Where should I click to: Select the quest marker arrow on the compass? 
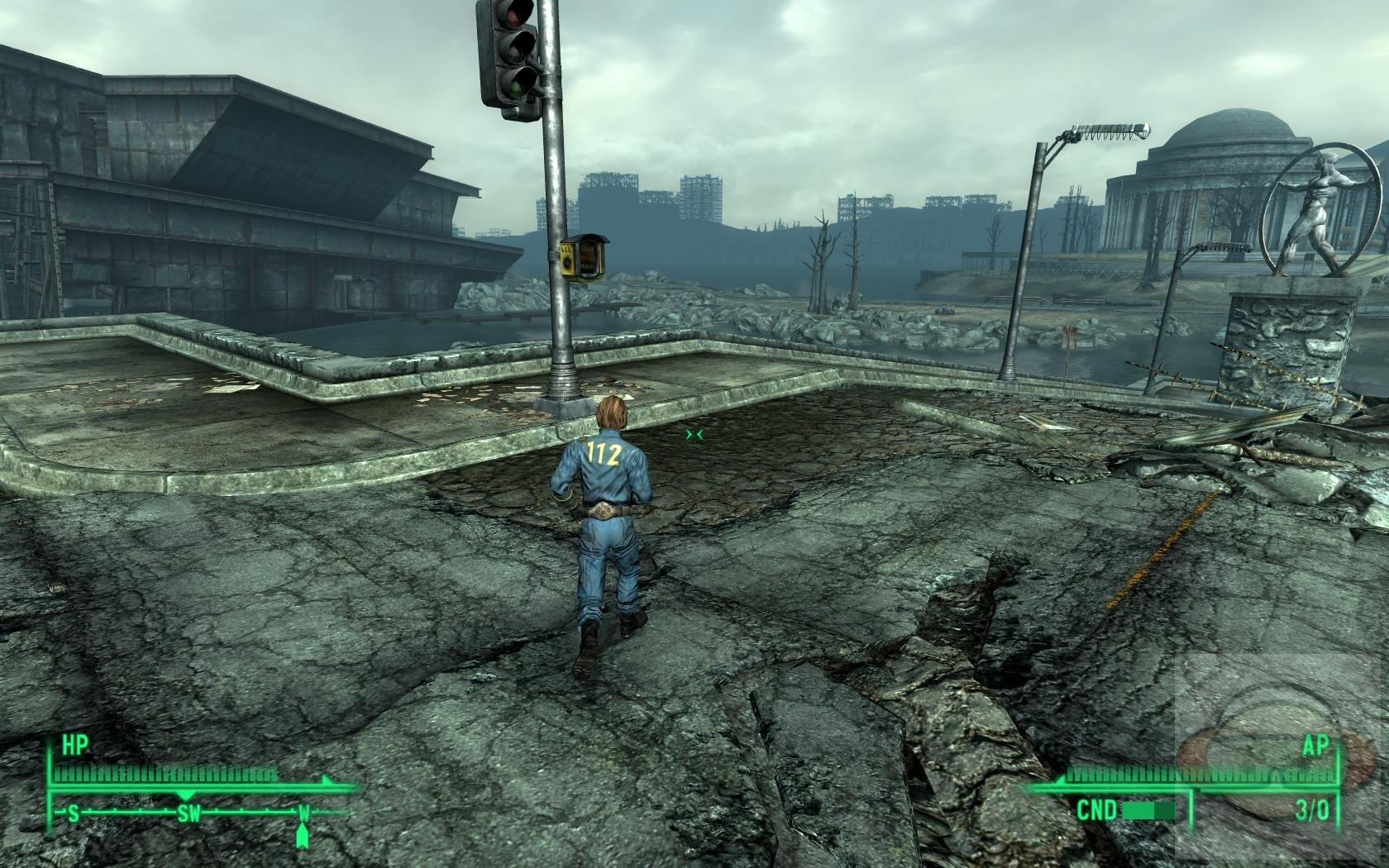tap(303, 836)
